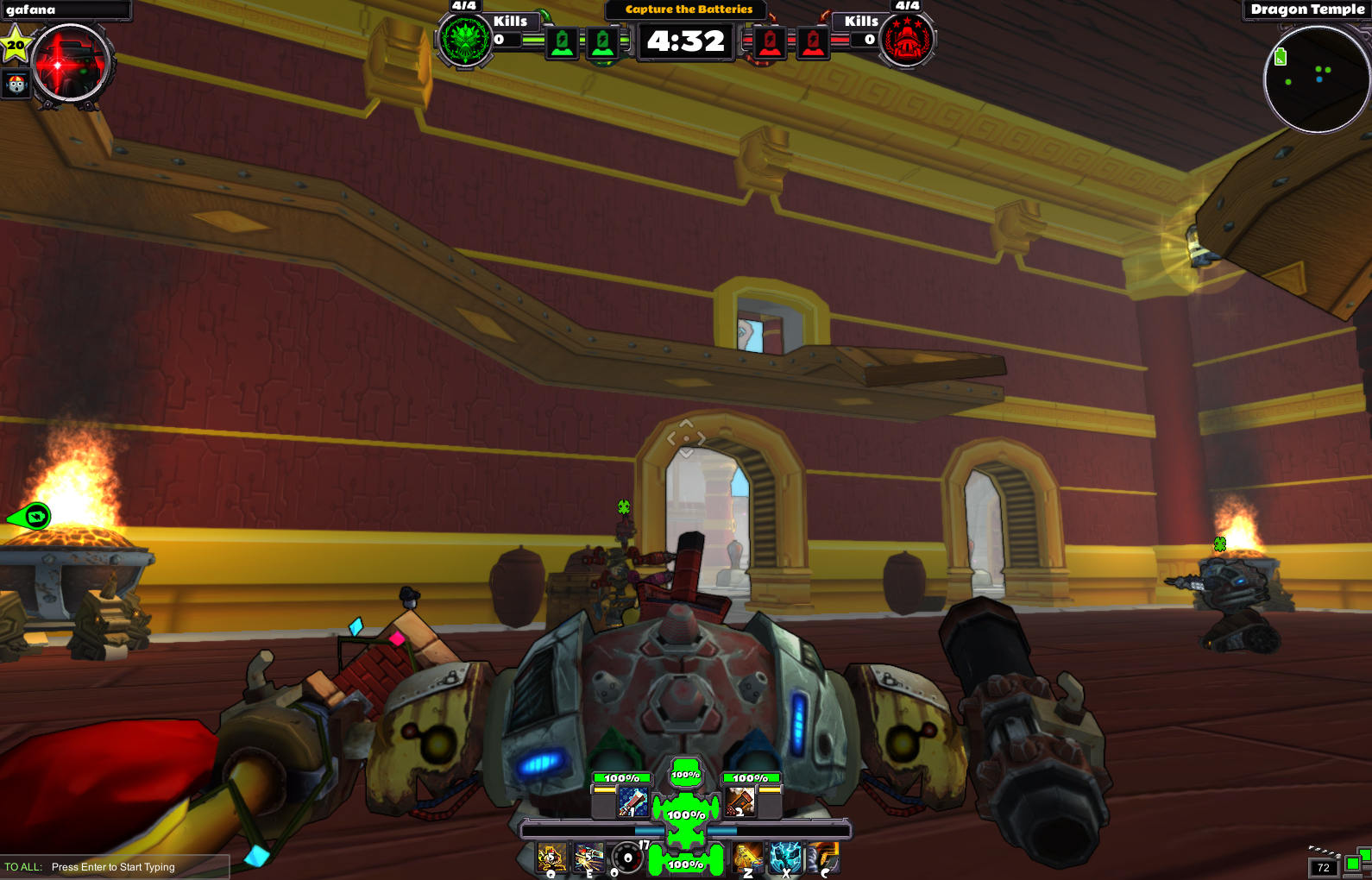Image resolution: width=1372 pixels, height=880 pixels.
Task: Fire the X ability
Action: pyautogui.click(x=784, y=857)
